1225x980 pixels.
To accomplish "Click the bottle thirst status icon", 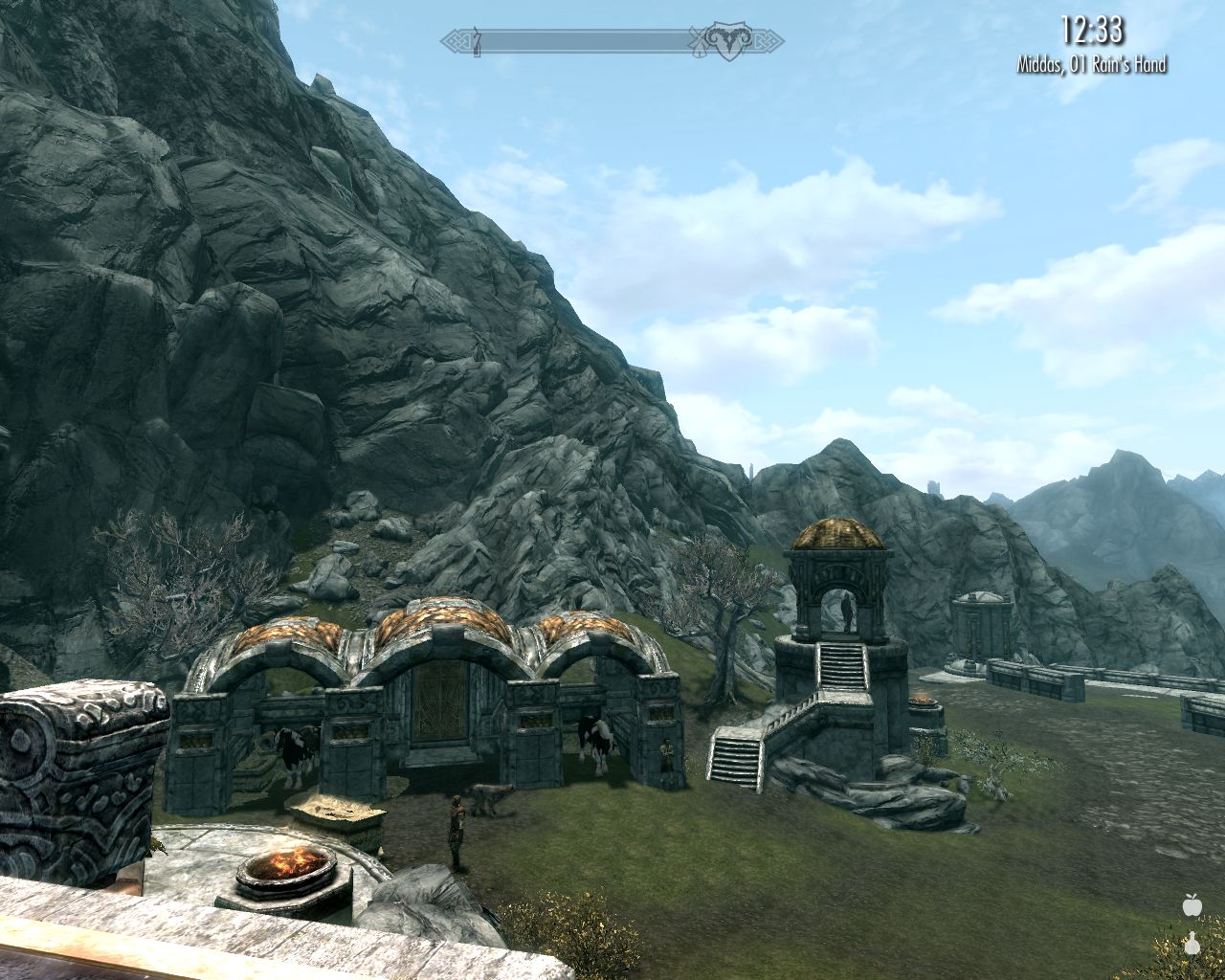I will tap(1192, 944).
